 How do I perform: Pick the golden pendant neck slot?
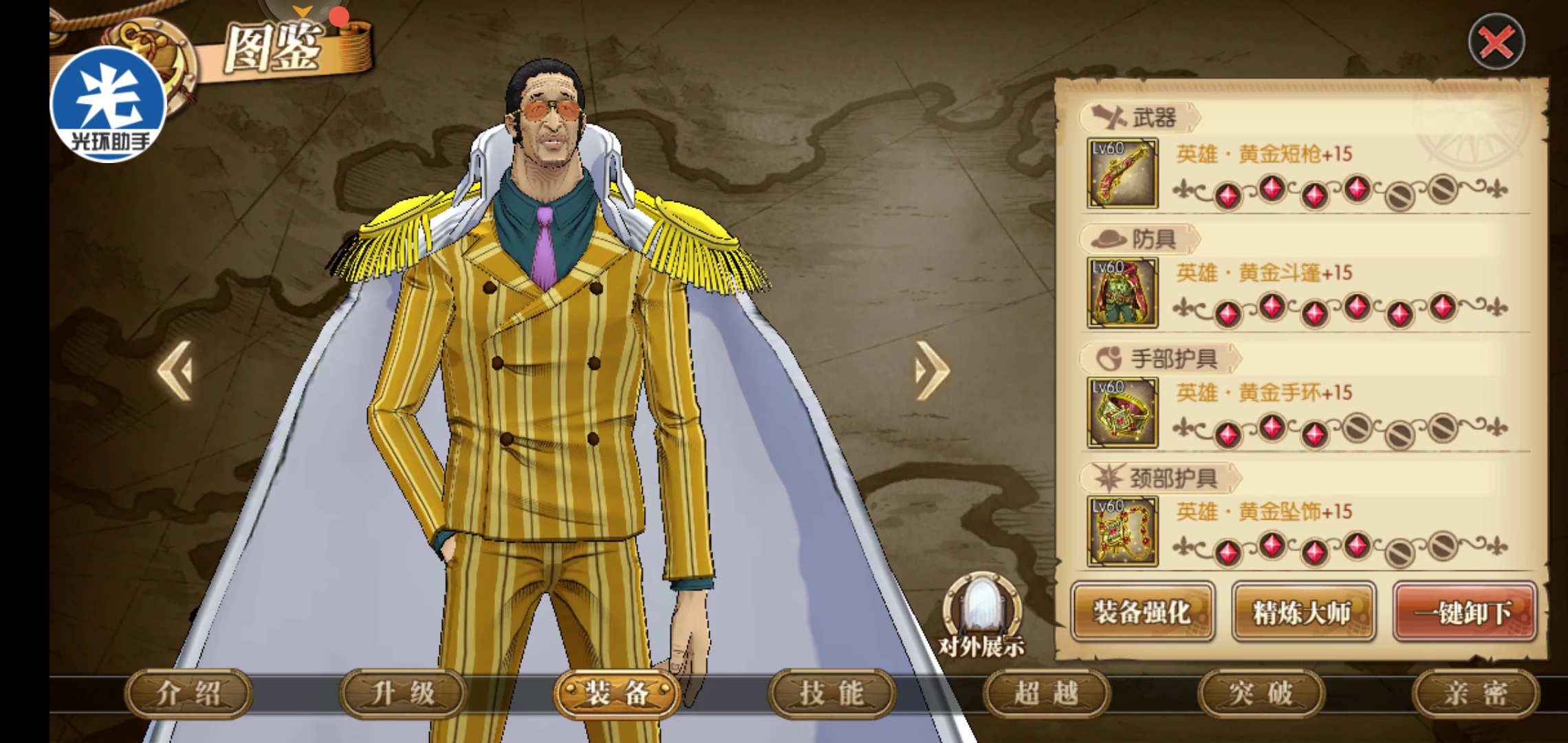click(1122, 532)
